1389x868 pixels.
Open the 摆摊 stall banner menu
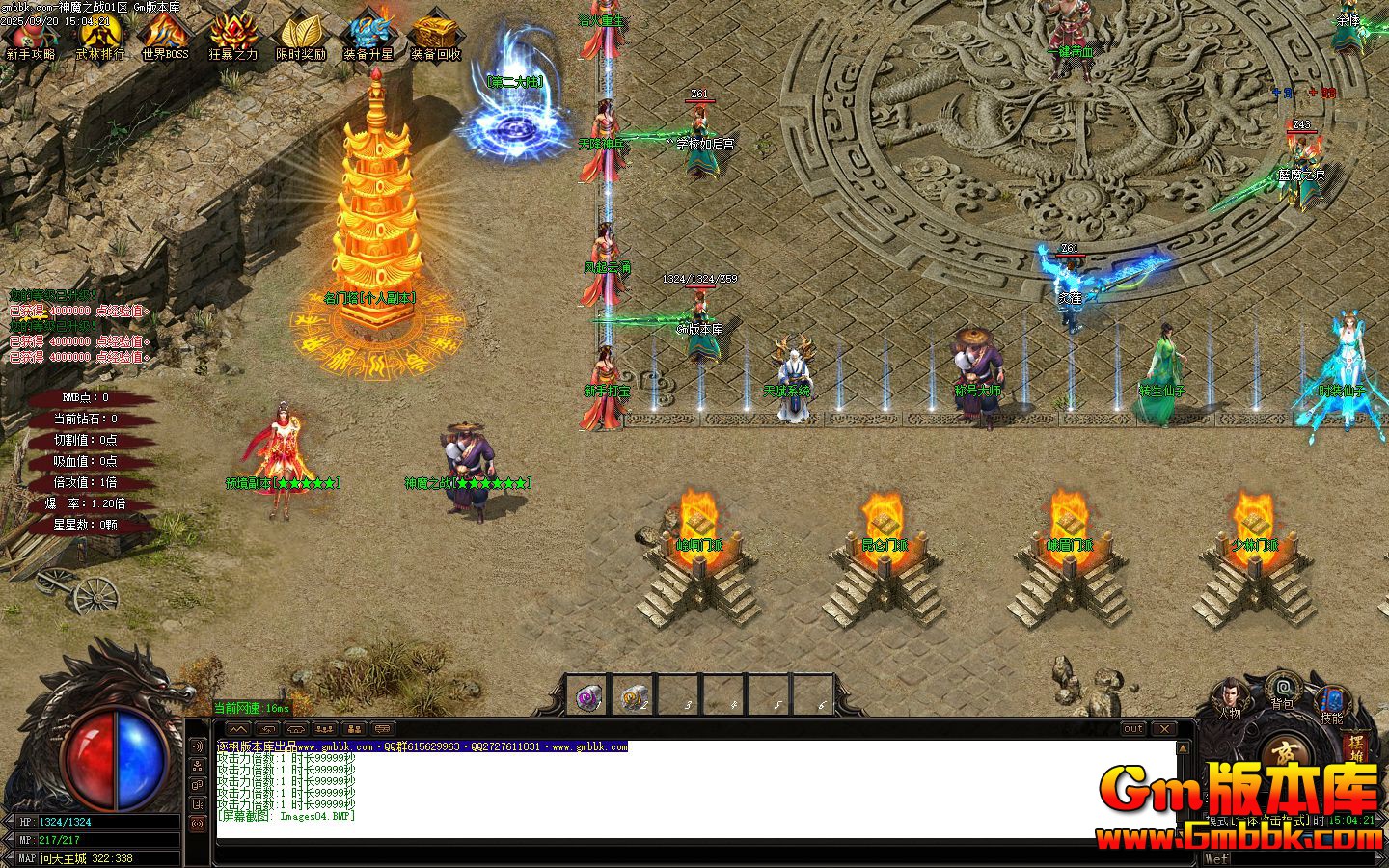[1354, 747]
